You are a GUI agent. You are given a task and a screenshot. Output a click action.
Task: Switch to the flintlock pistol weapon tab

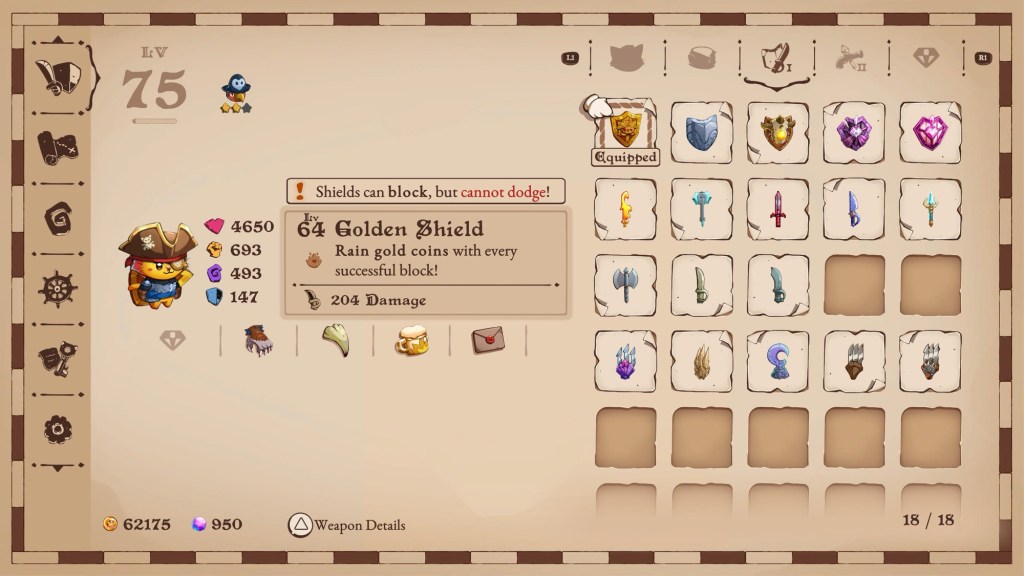(x=850, y=58)
